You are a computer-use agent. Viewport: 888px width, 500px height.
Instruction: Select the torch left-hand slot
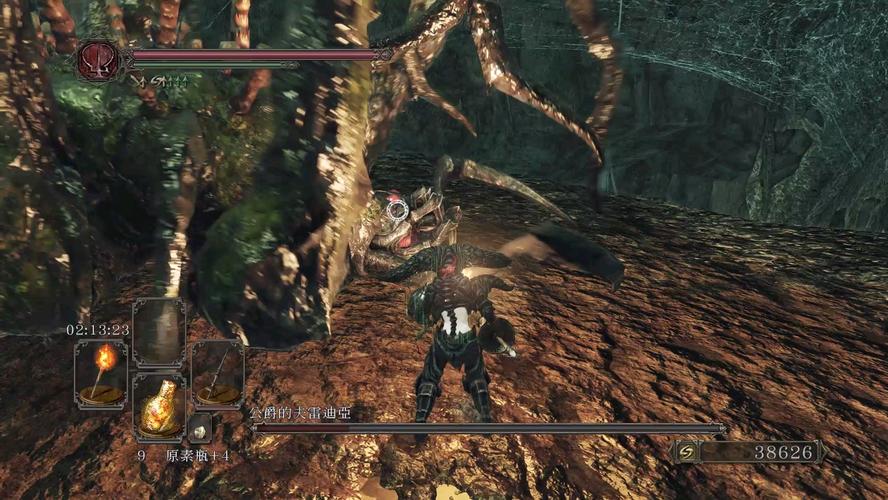coord(101,372)
